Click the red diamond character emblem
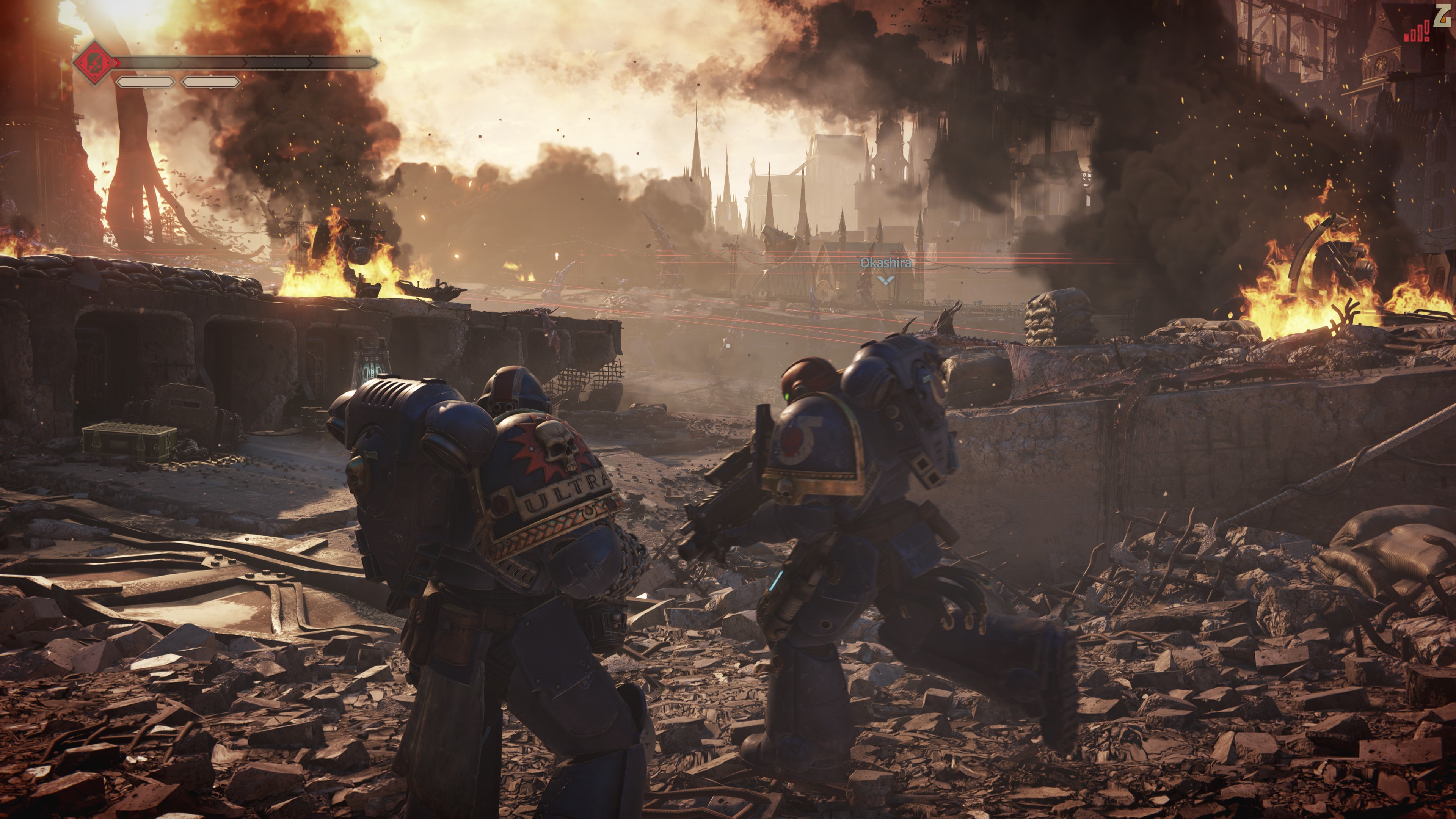The height and width of the screenshot is (819, 1456). point(96,62)
